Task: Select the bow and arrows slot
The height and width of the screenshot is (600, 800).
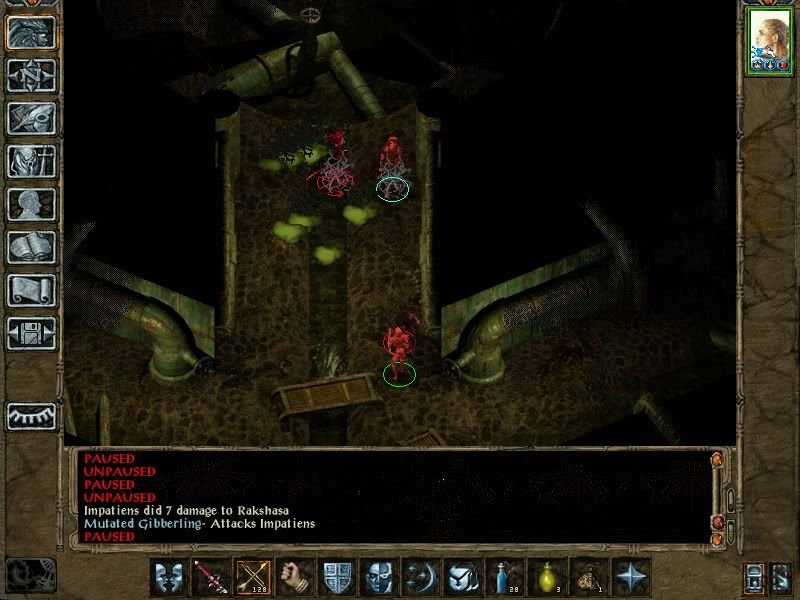Action: [x=253, y=578]
